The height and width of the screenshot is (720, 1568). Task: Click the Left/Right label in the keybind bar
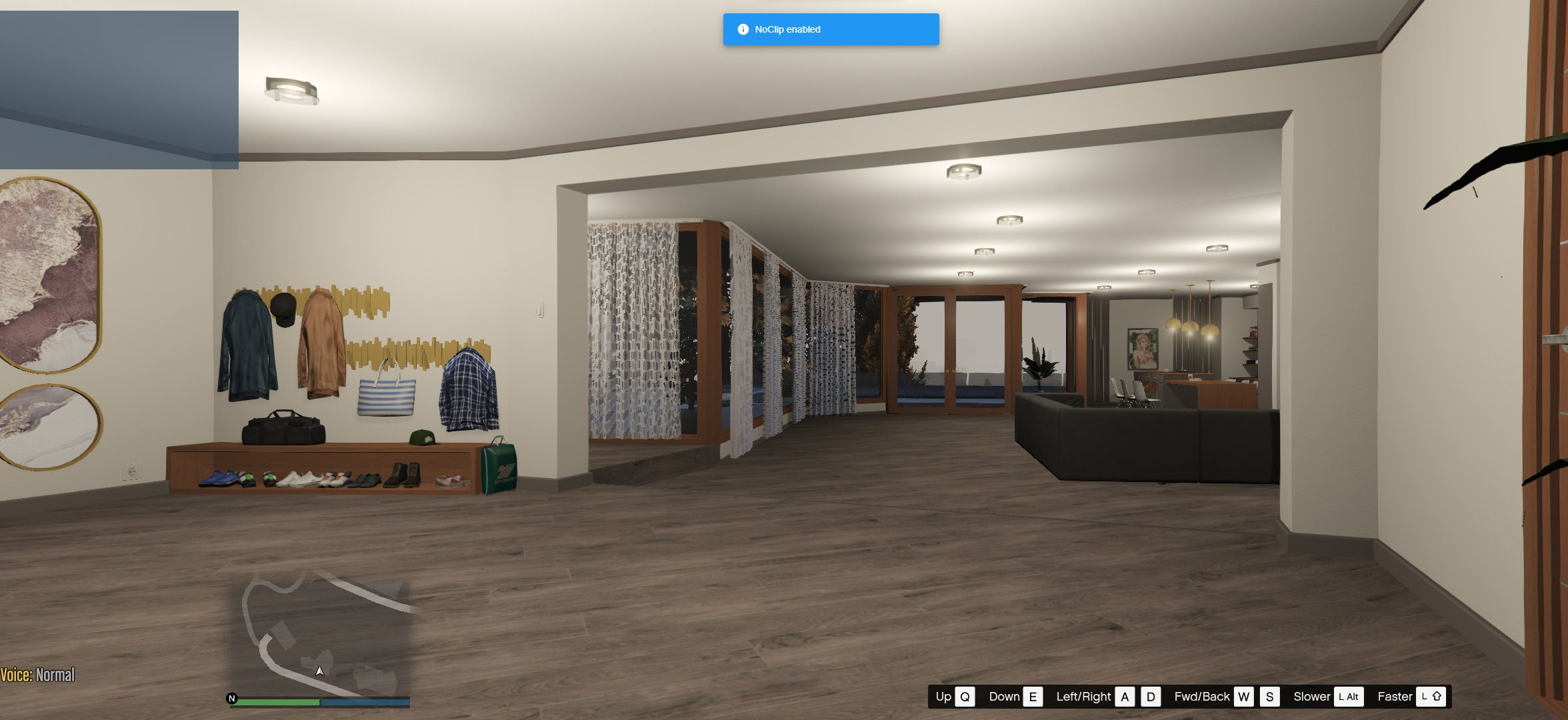pyautogui.click(x=1084, y=697)
